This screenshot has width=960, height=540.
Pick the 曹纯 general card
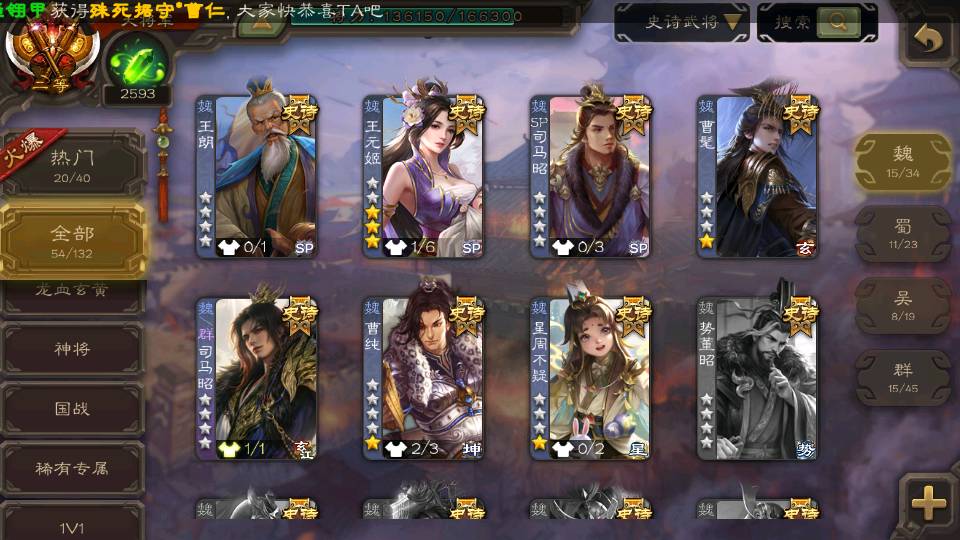pos(424,378)
